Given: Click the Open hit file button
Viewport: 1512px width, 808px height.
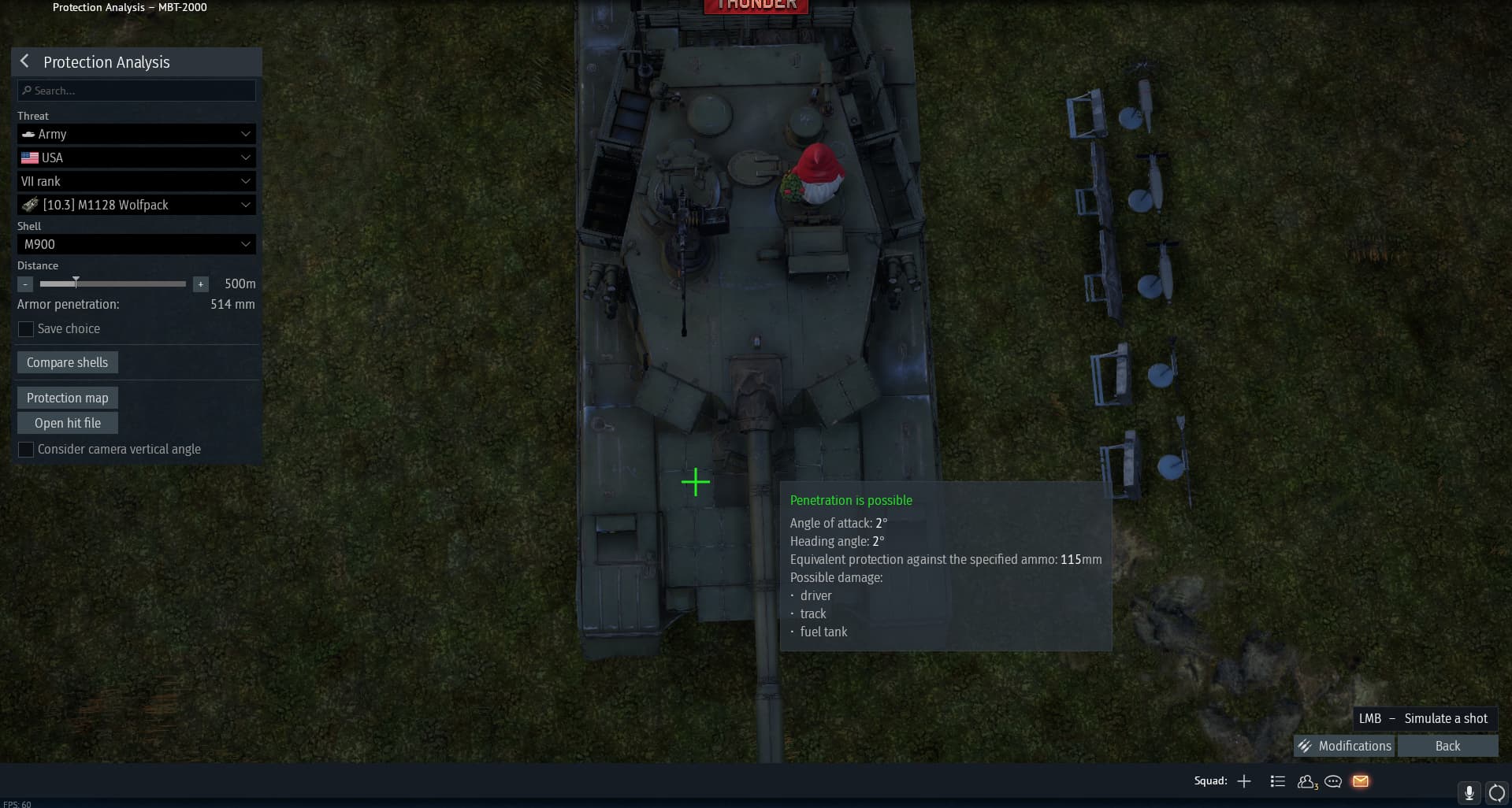Looking at the screenshot, I should tap(67, 423).
